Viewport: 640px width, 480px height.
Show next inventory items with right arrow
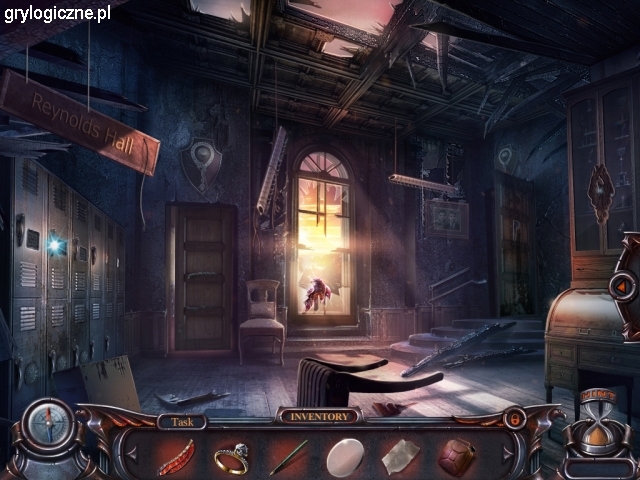(509, 451)
